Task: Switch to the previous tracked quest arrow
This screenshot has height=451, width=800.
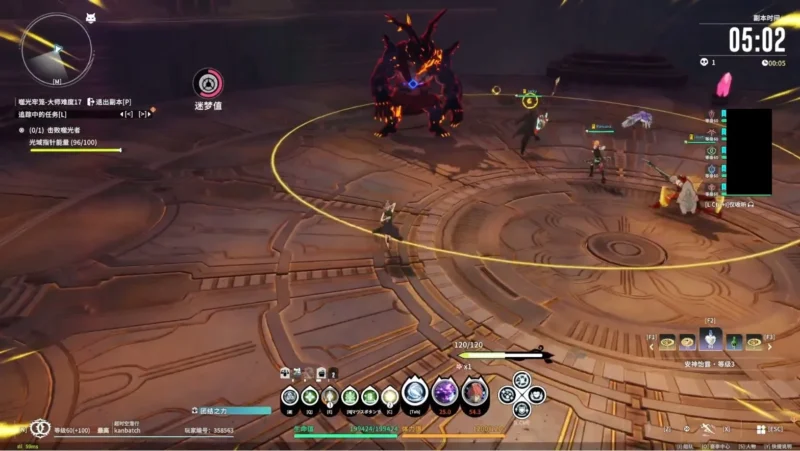Action: click(128, 114)
